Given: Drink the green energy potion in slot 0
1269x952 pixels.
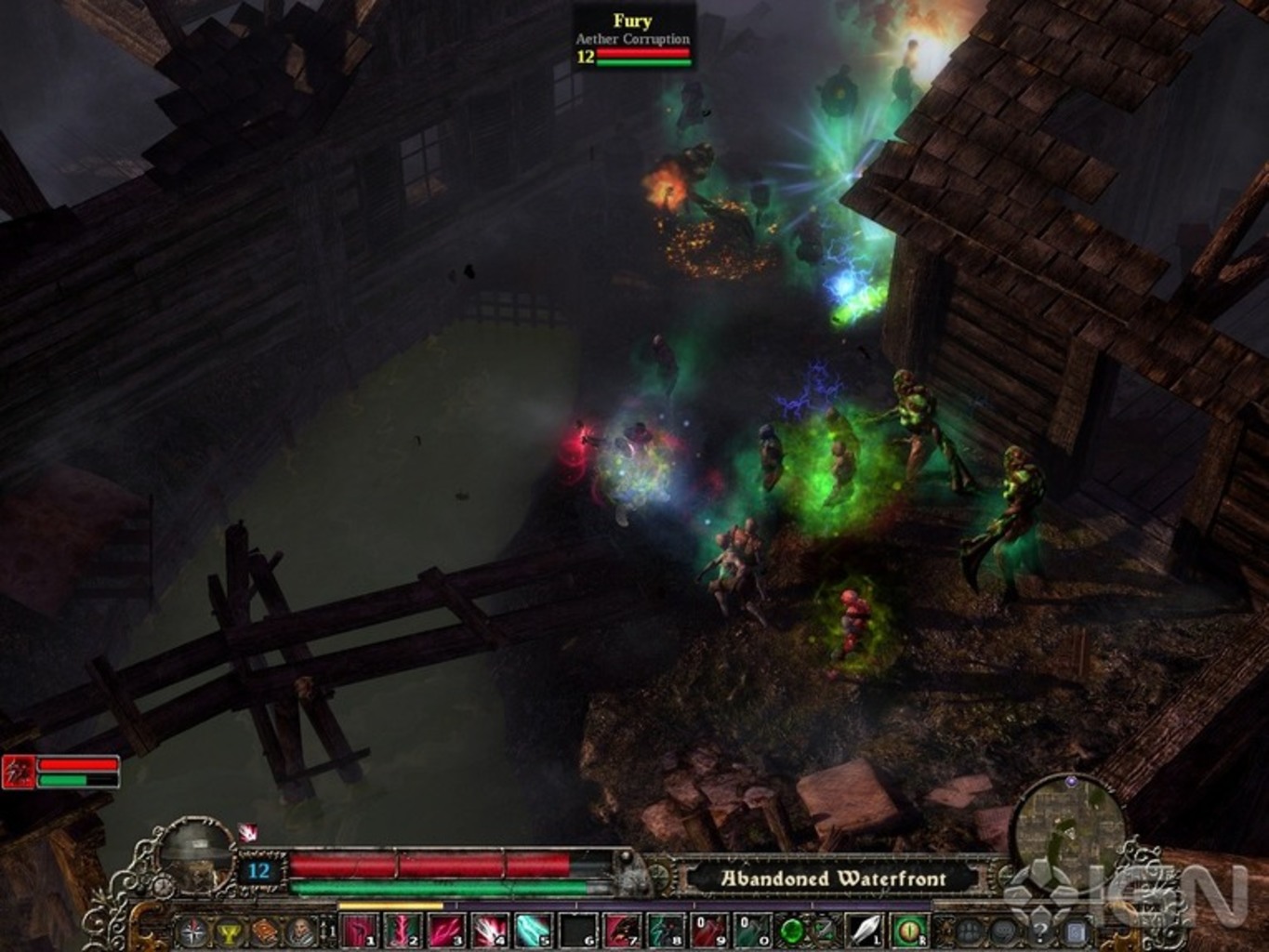Looking at the screenshot, I should point(752,931).
